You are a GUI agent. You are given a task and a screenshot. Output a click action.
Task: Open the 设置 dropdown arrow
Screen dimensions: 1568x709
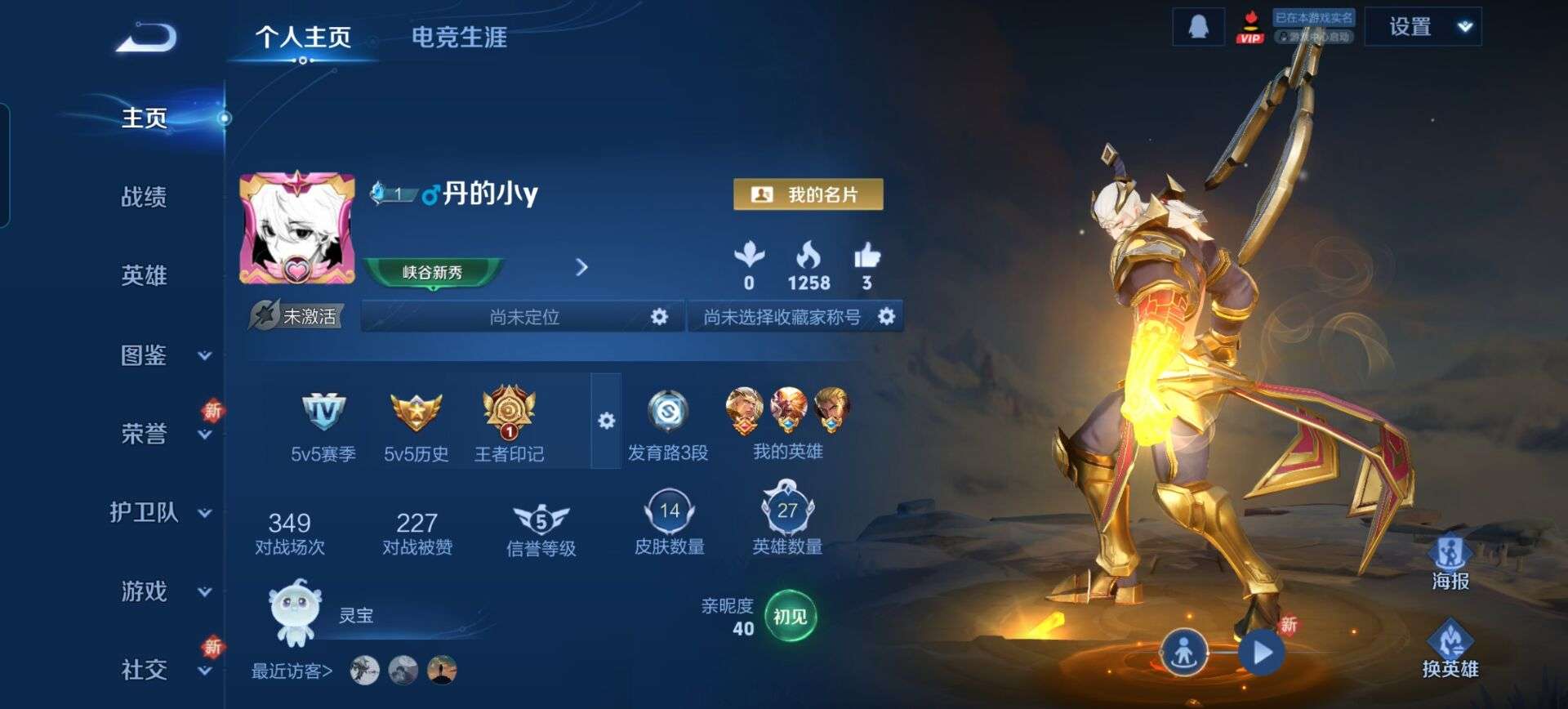point(1465,25)
